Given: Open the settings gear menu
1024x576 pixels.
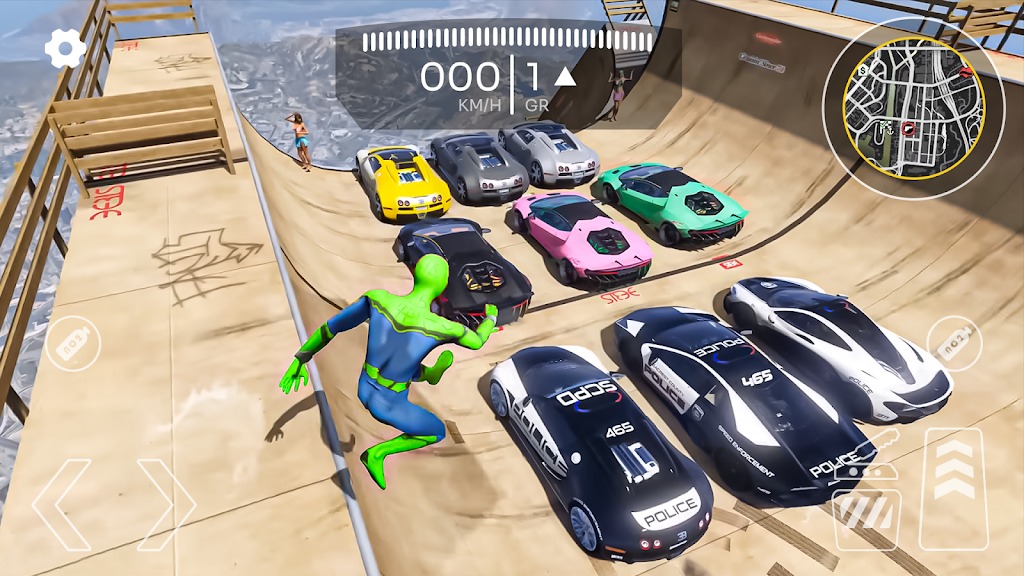Looking at the screenshot, I should coord(65,49).
